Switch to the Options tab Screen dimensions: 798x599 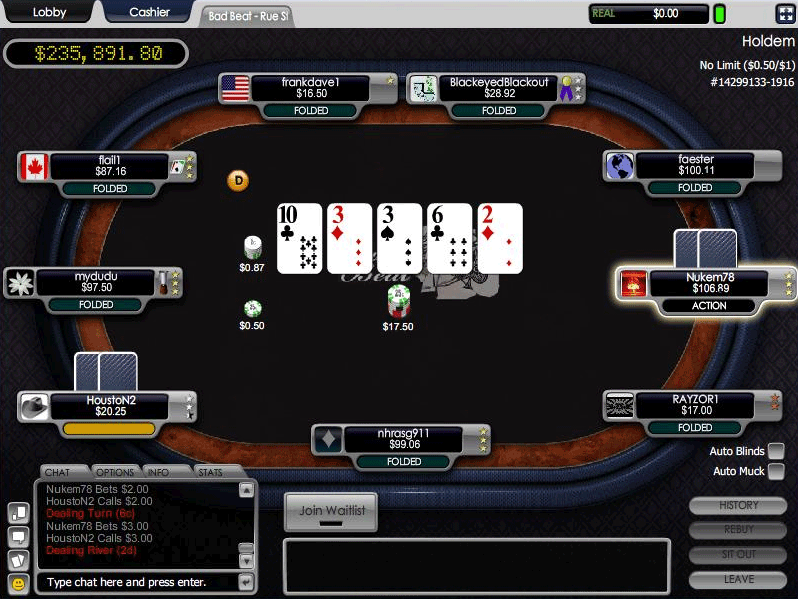click(115, 471)
